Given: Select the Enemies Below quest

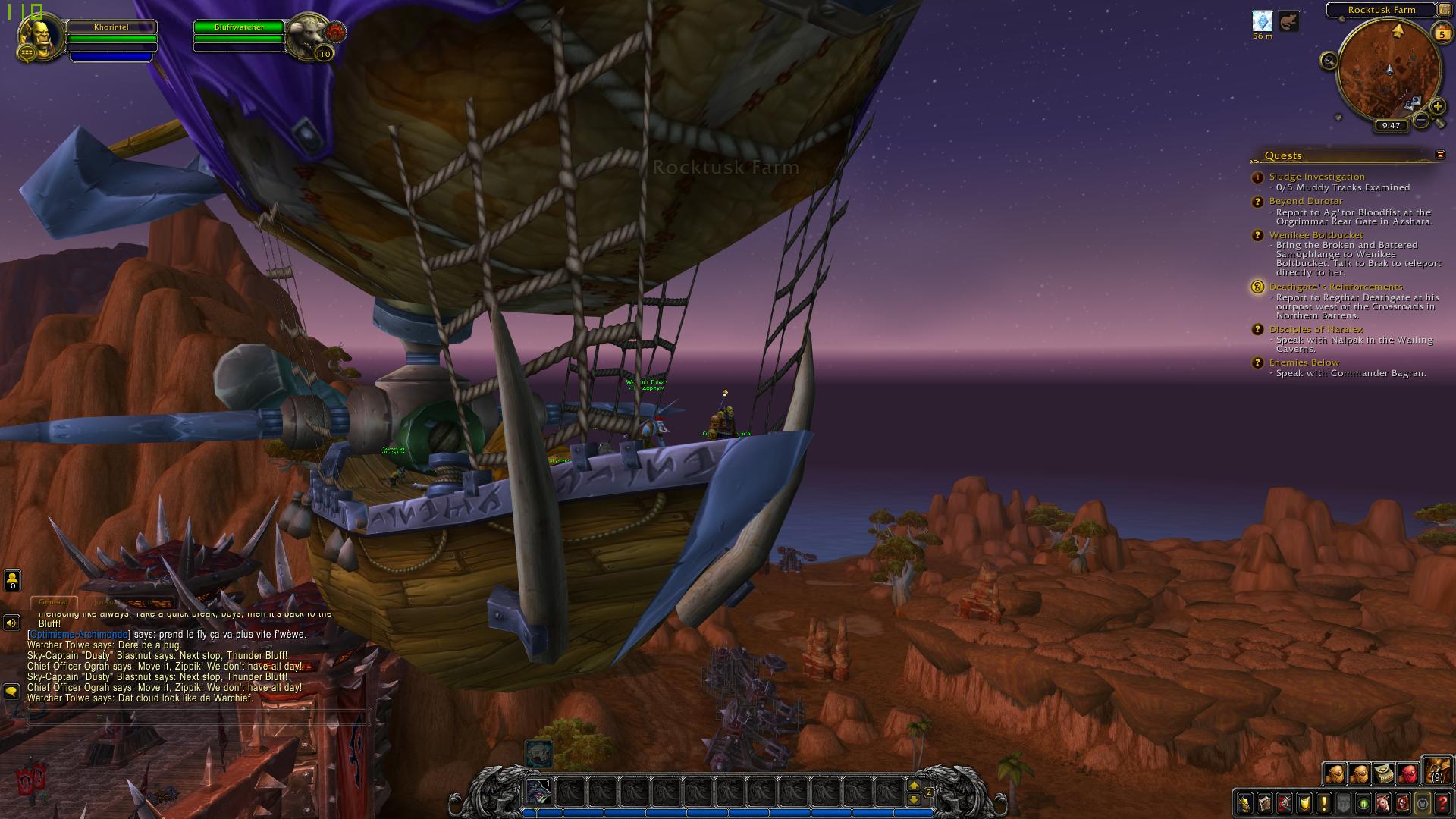Looking at the screenshot, I should (x=1304, y=362).
